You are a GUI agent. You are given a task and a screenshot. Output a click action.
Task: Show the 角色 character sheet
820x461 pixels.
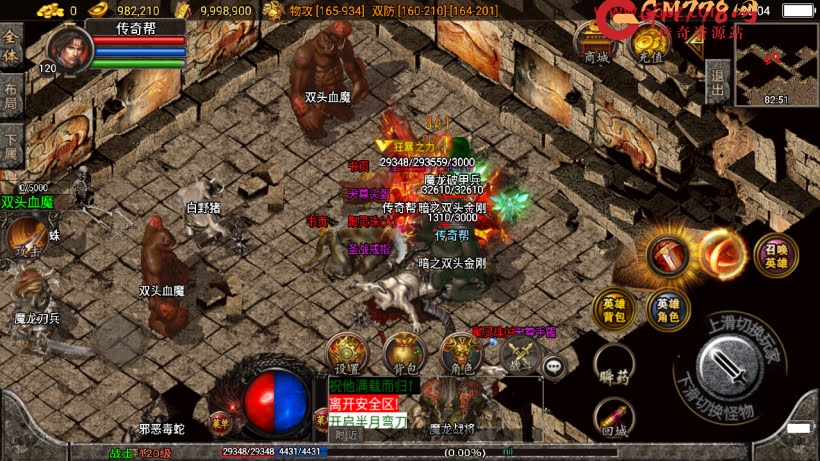coord(461,351)
